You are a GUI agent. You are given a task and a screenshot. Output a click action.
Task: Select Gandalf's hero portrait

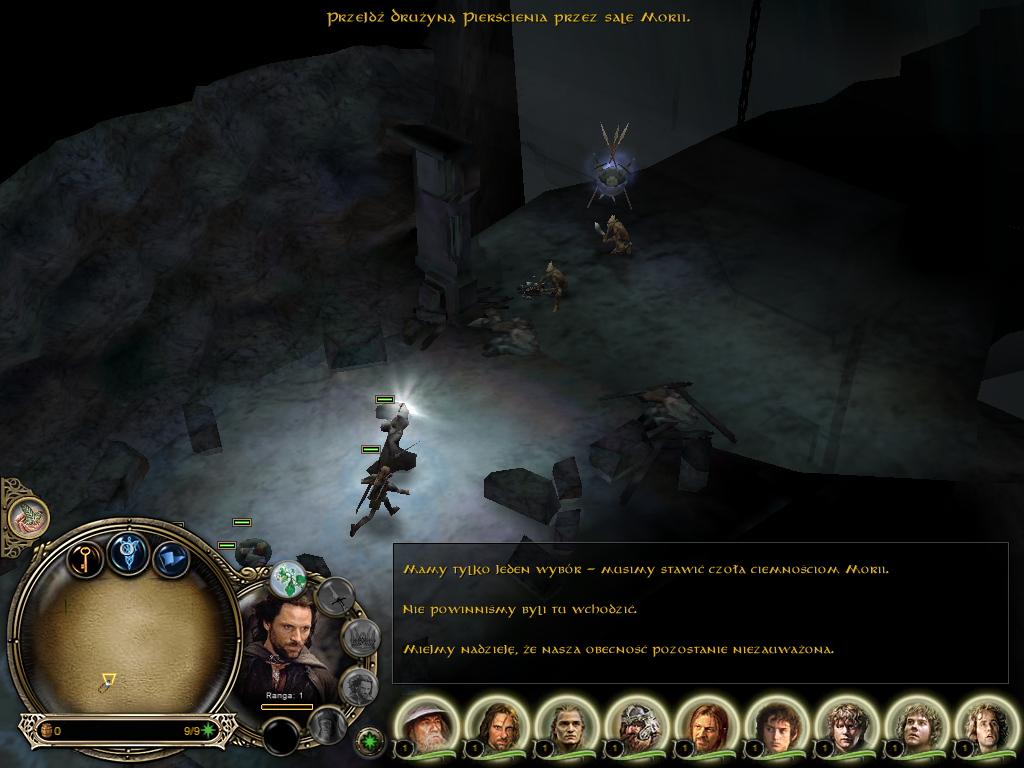(428, 726)
